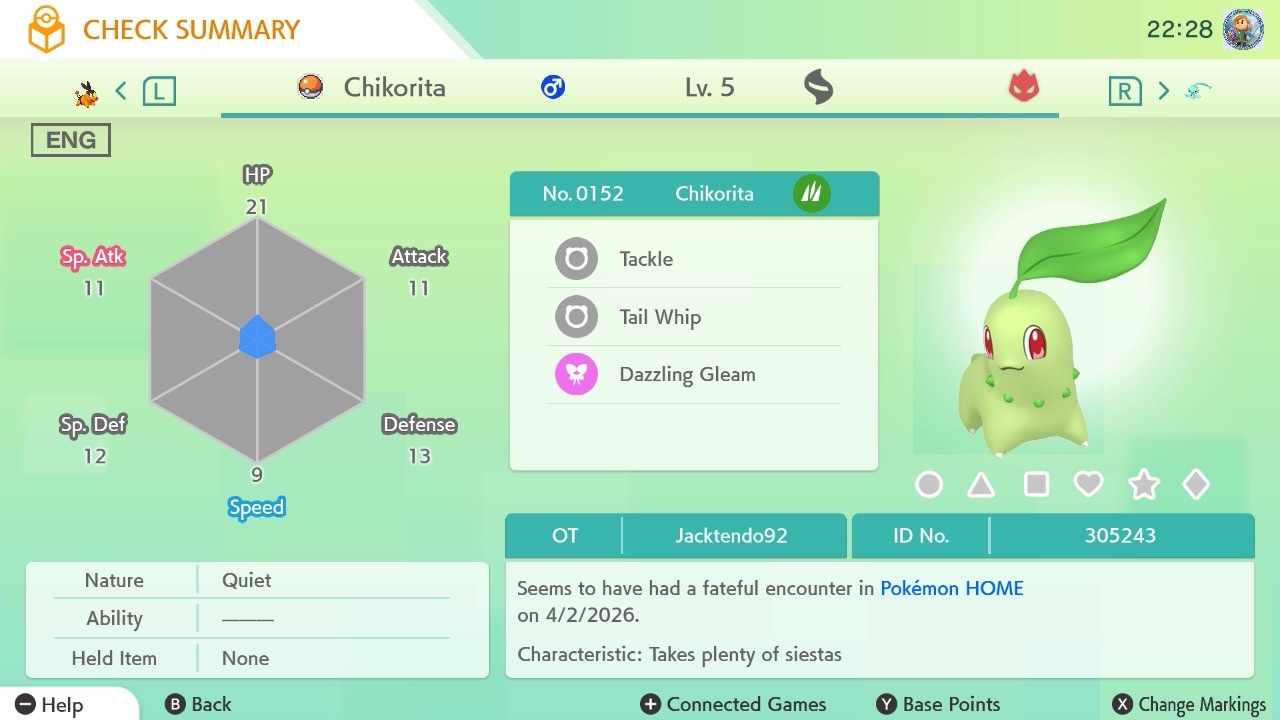Image resolution: width=1280 pixels, height=720 pixels.
Task: Go to previous Pokémon with left arrow
Action: coord(121,91)
